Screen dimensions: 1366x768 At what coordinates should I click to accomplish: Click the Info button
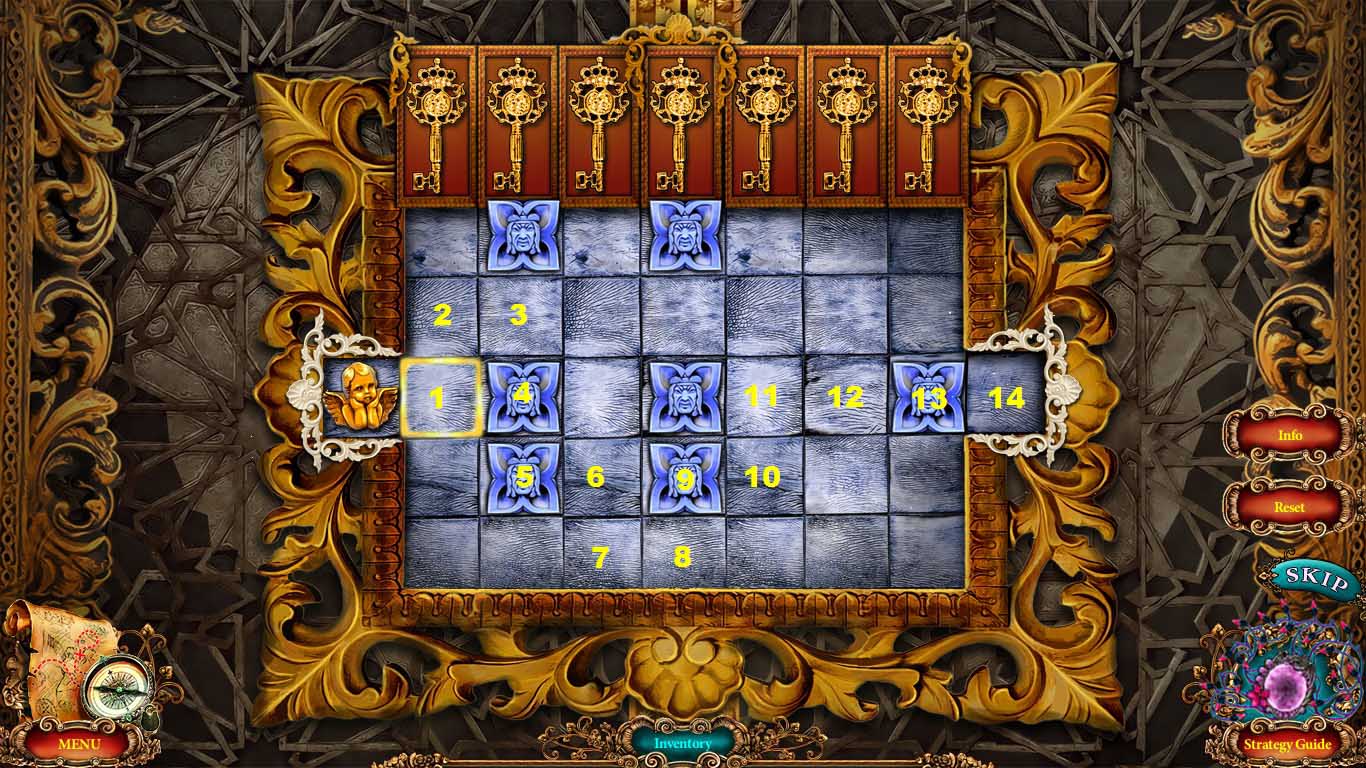[x=1291, y=435]
